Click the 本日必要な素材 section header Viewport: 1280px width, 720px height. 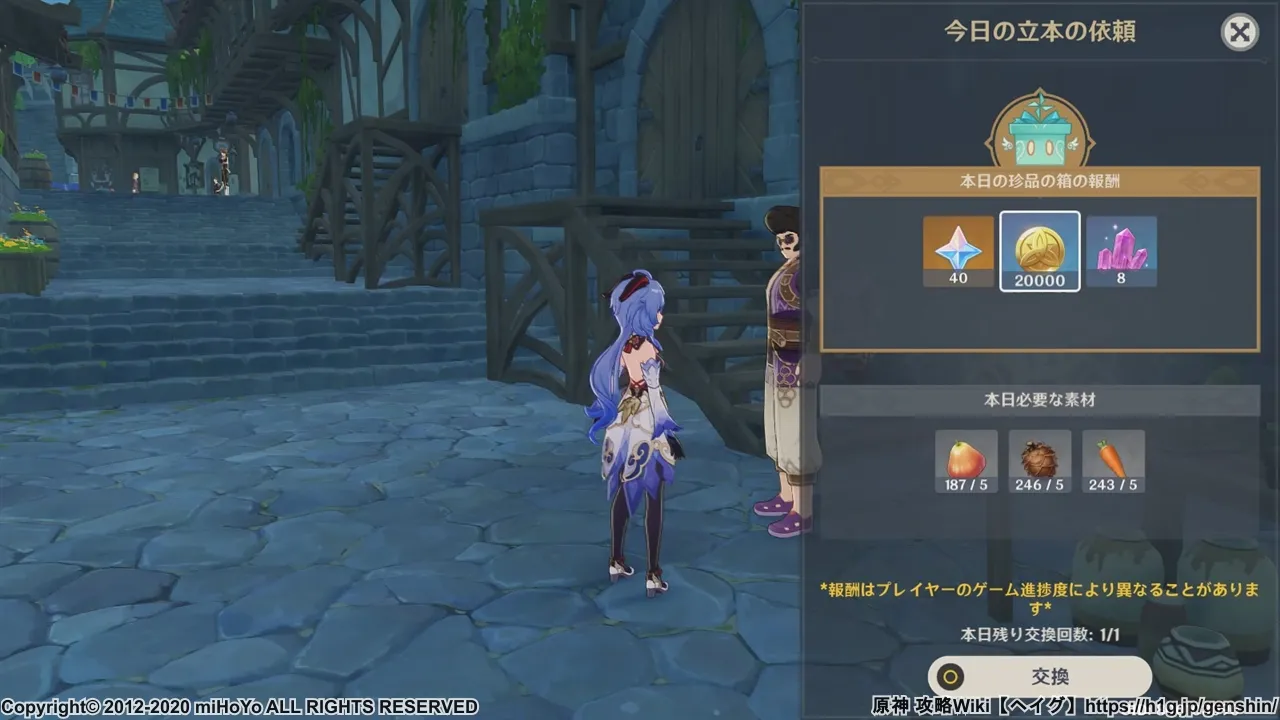pos(1040,398)
